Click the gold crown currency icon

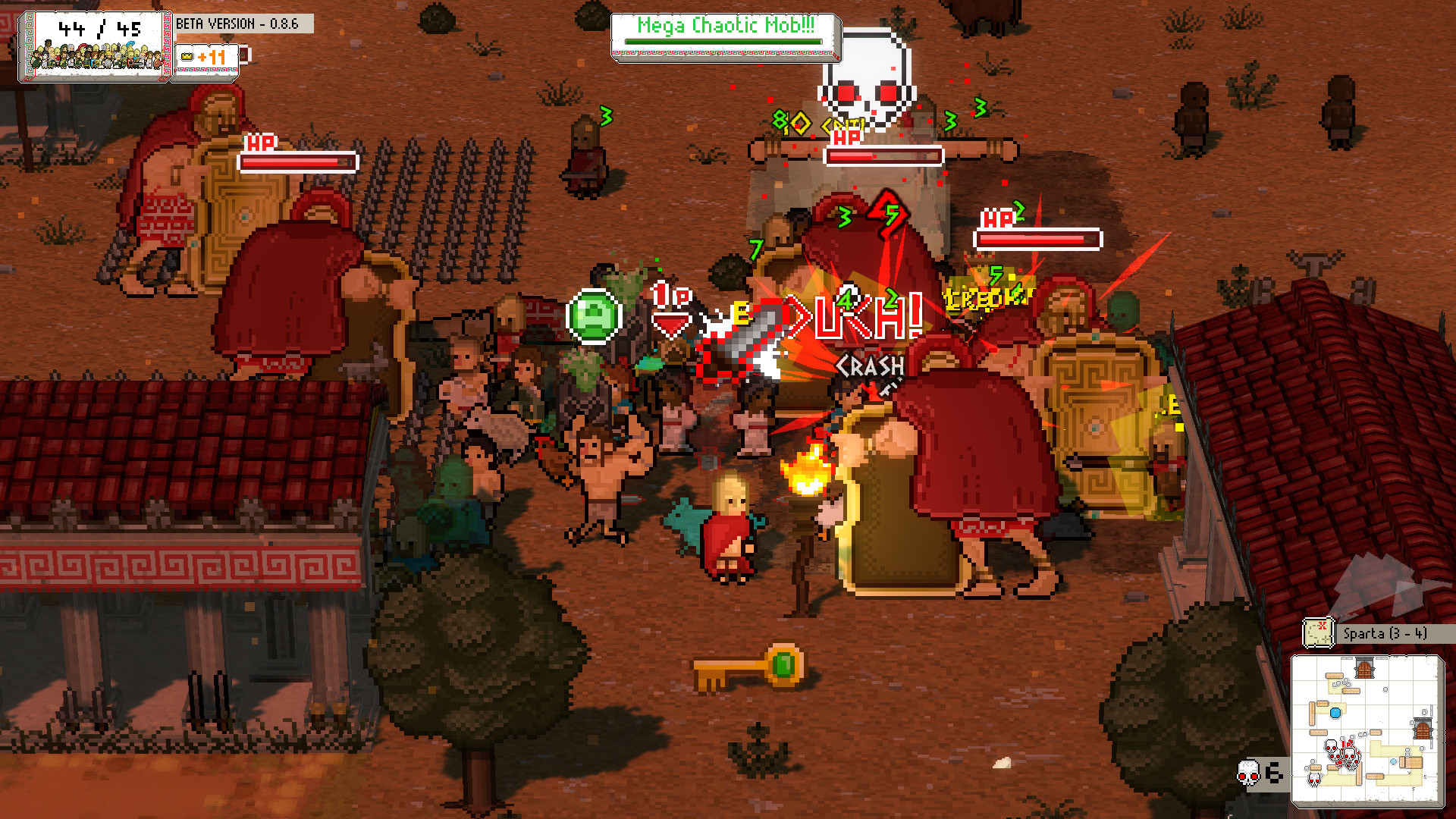[x=187, y=57]
